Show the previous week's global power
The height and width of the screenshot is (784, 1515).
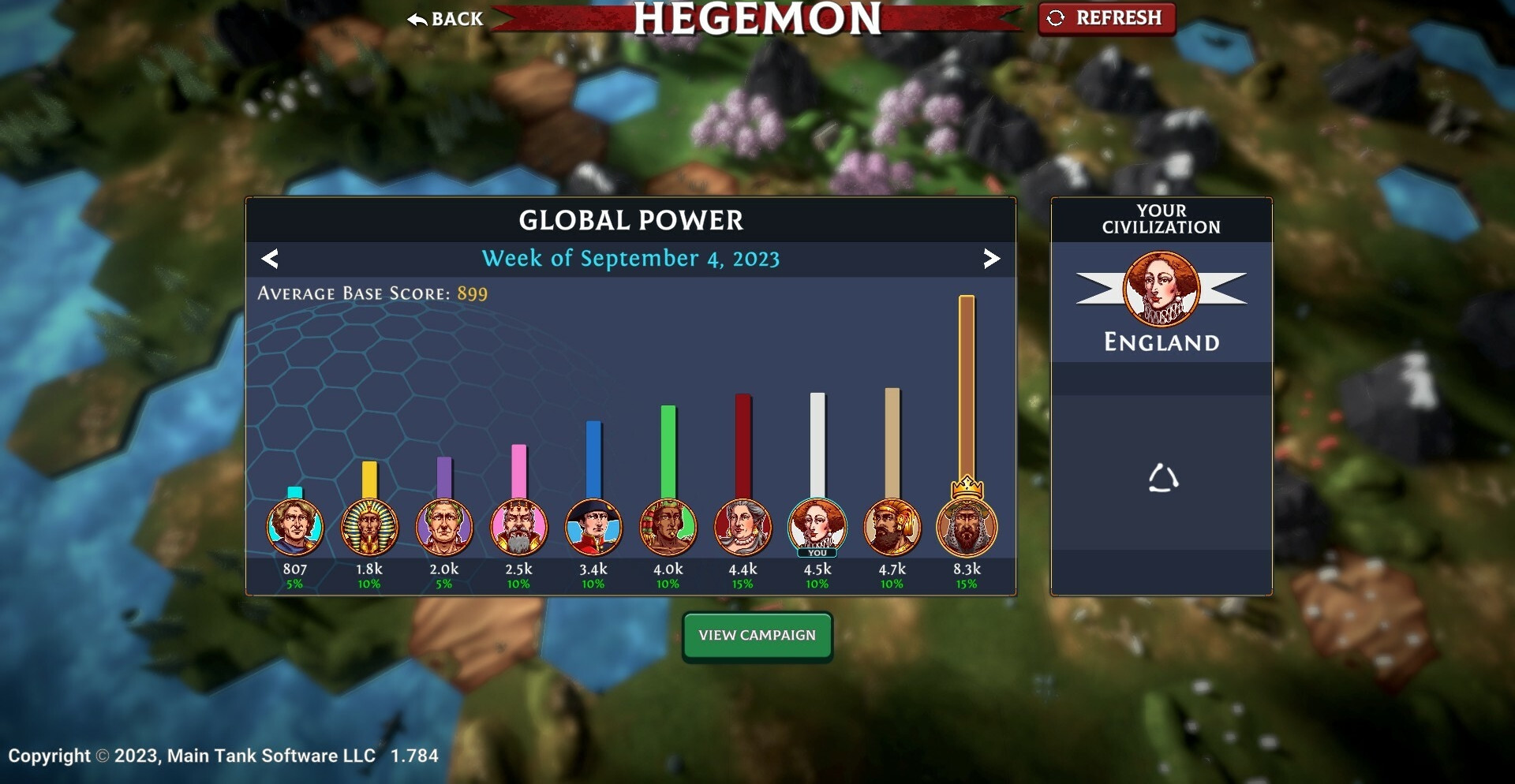click(x=270, y=259)
